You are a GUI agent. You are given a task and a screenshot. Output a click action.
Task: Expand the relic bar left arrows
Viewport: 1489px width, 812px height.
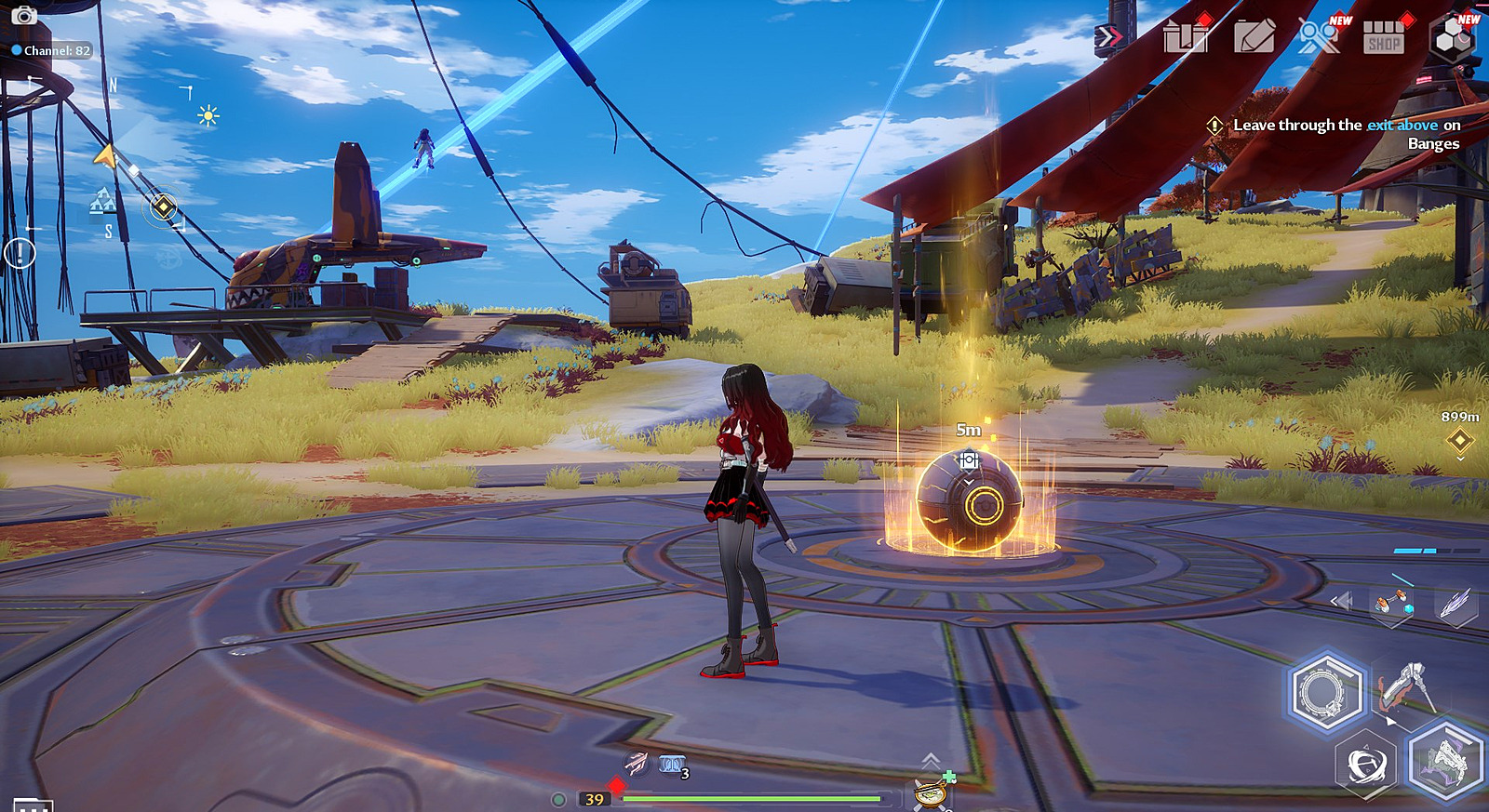[x=1341, y=601]
